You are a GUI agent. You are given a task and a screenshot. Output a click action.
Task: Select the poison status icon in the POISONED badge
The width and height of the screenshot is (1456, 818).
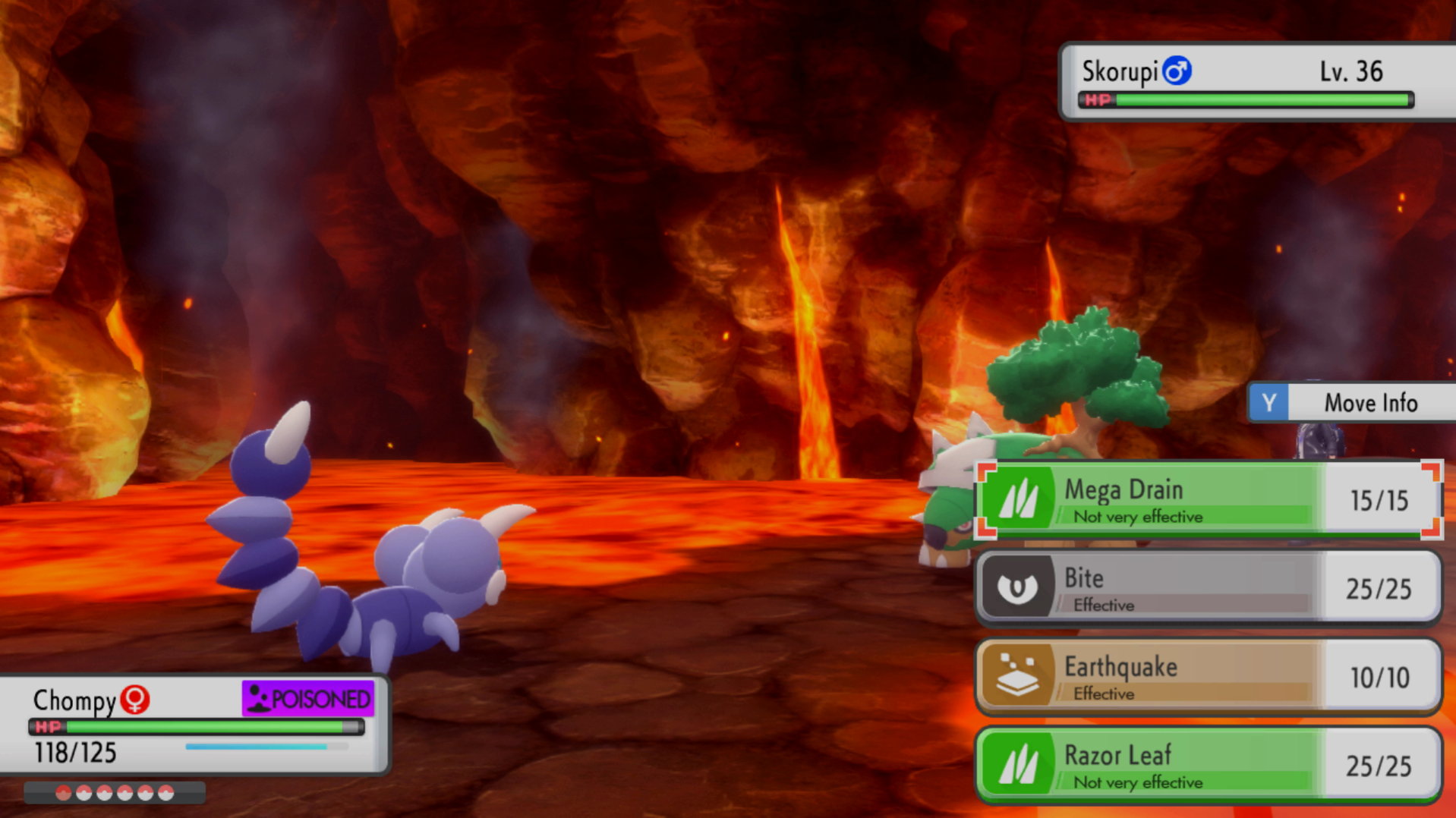[x=258, y=698]
